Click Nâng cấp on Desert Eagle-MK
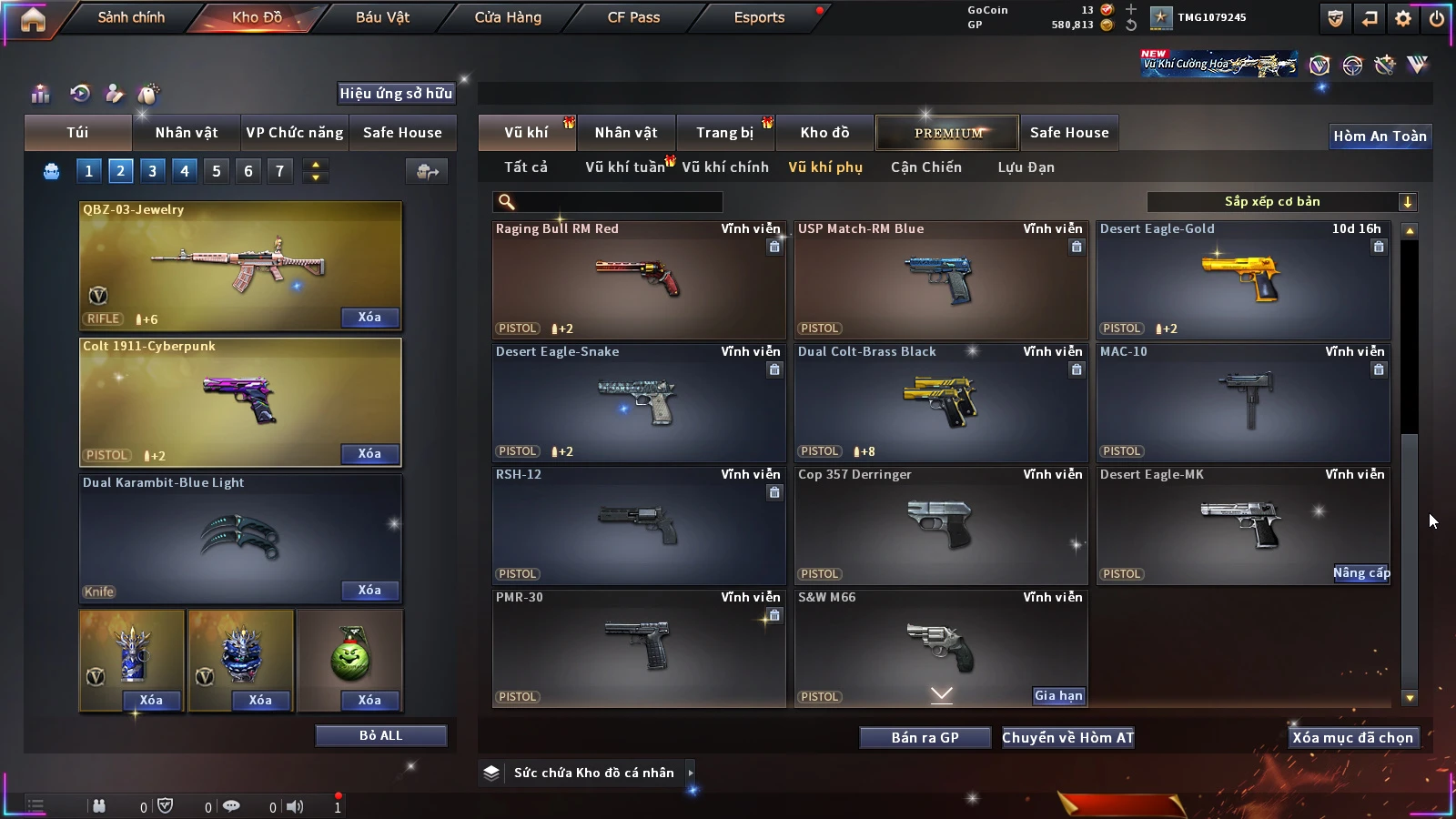1456x819 pixels. point(1361,572)
